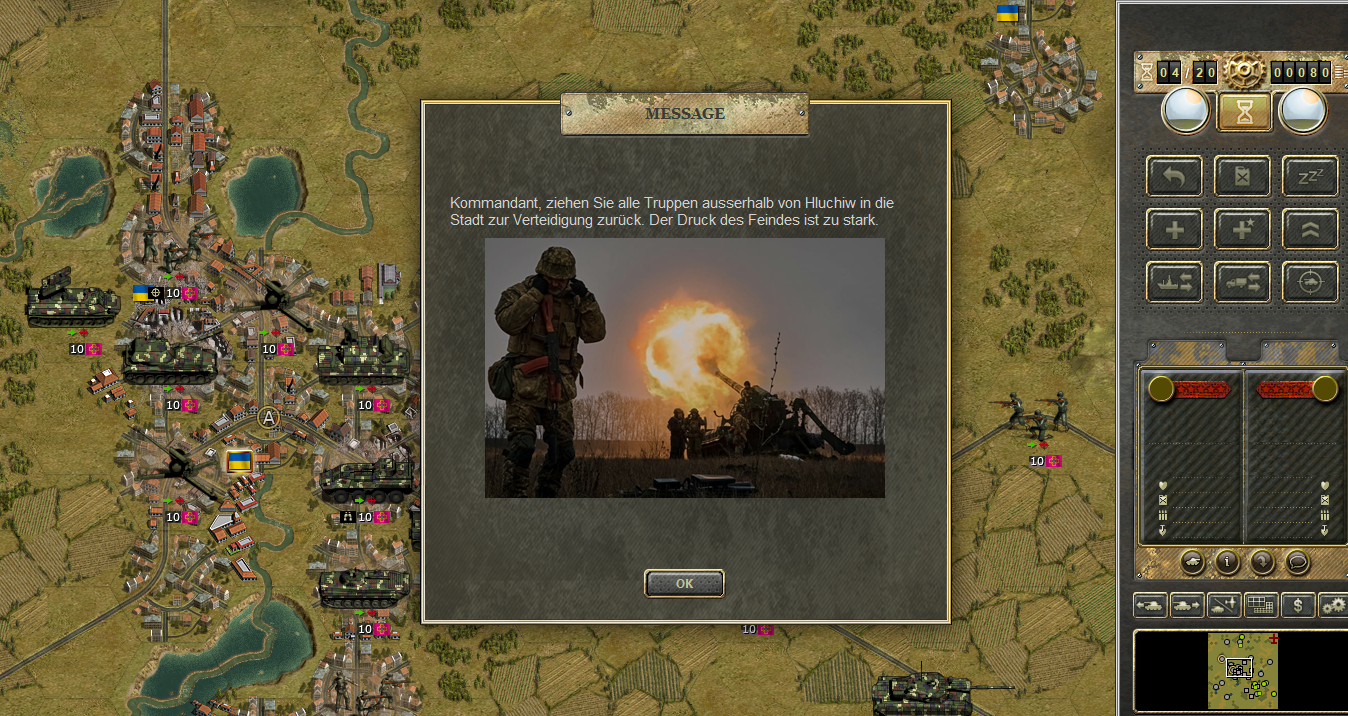The width and height of the screenshot is (1348, 716).
Task: Show unit info with the round i button
Action: [1228, 562]
